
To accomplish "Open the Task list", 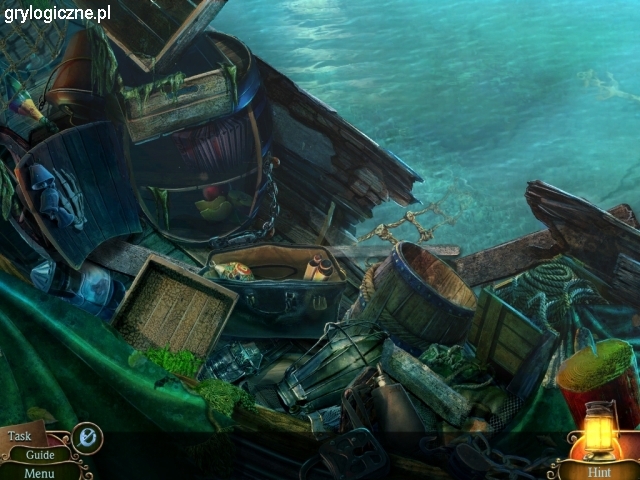I will 21,436.
